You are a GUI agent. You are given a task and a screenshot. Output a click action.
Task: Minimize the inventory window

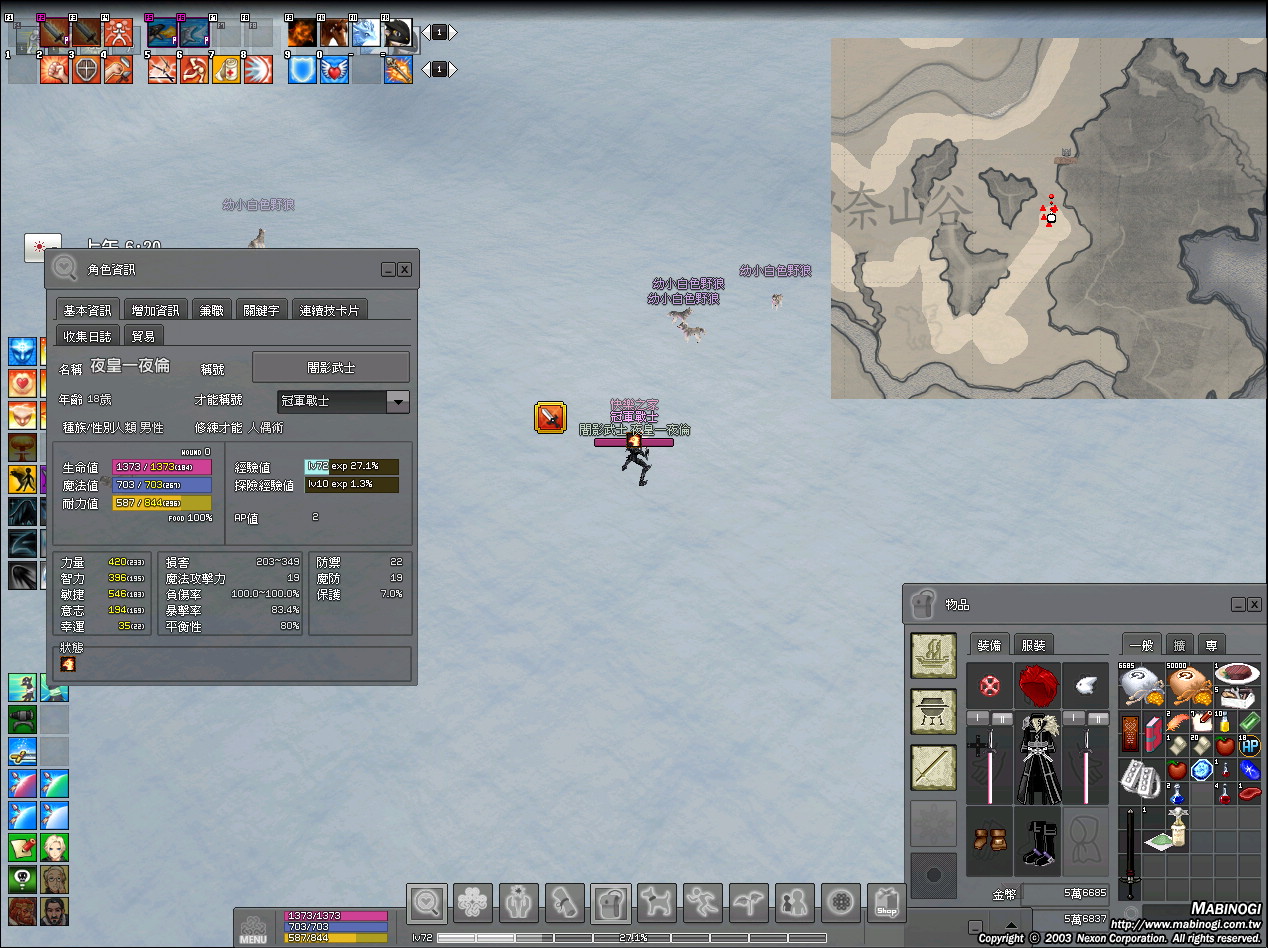pos(1237,605)
